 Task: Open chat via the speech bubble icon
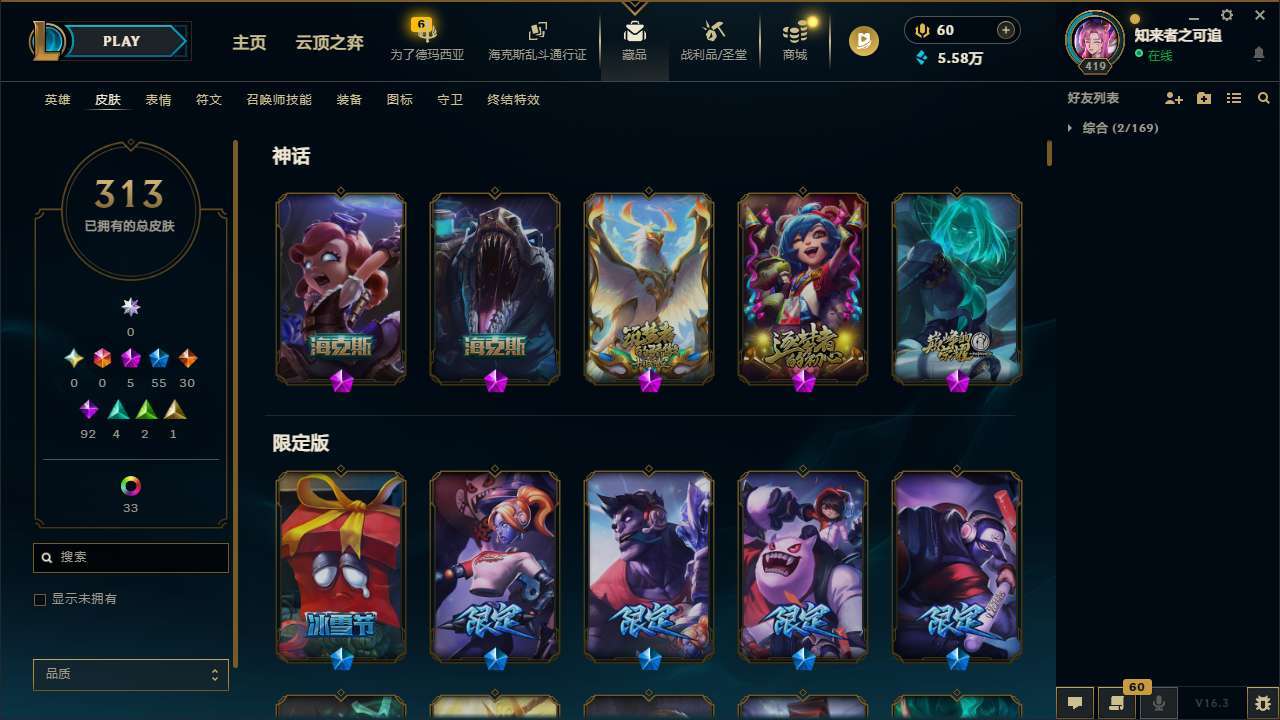point(1075,703)
